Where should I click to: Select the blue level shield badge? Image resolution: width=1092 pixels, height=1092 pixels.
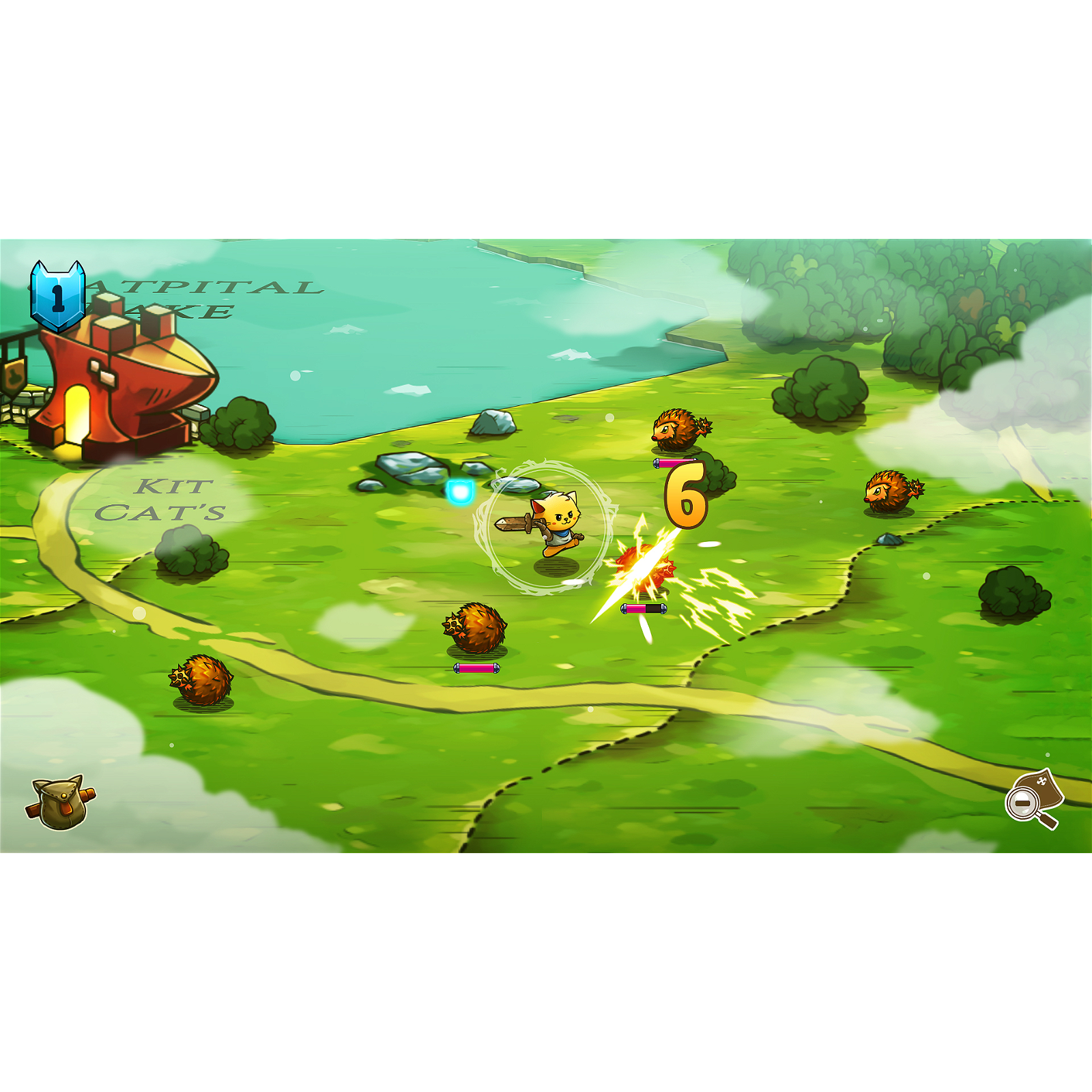[x=58, y=297]
